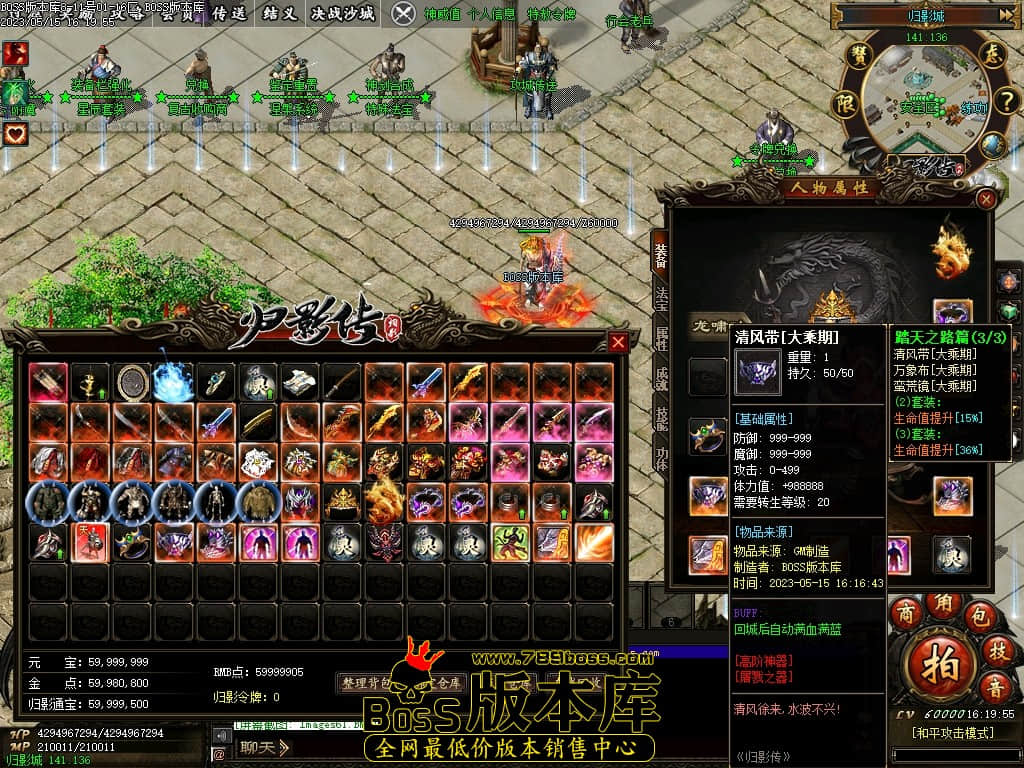This screenshot has height=768, width=1024.
Task: Click the 整理背包 sort bag button
Action: 367,684
